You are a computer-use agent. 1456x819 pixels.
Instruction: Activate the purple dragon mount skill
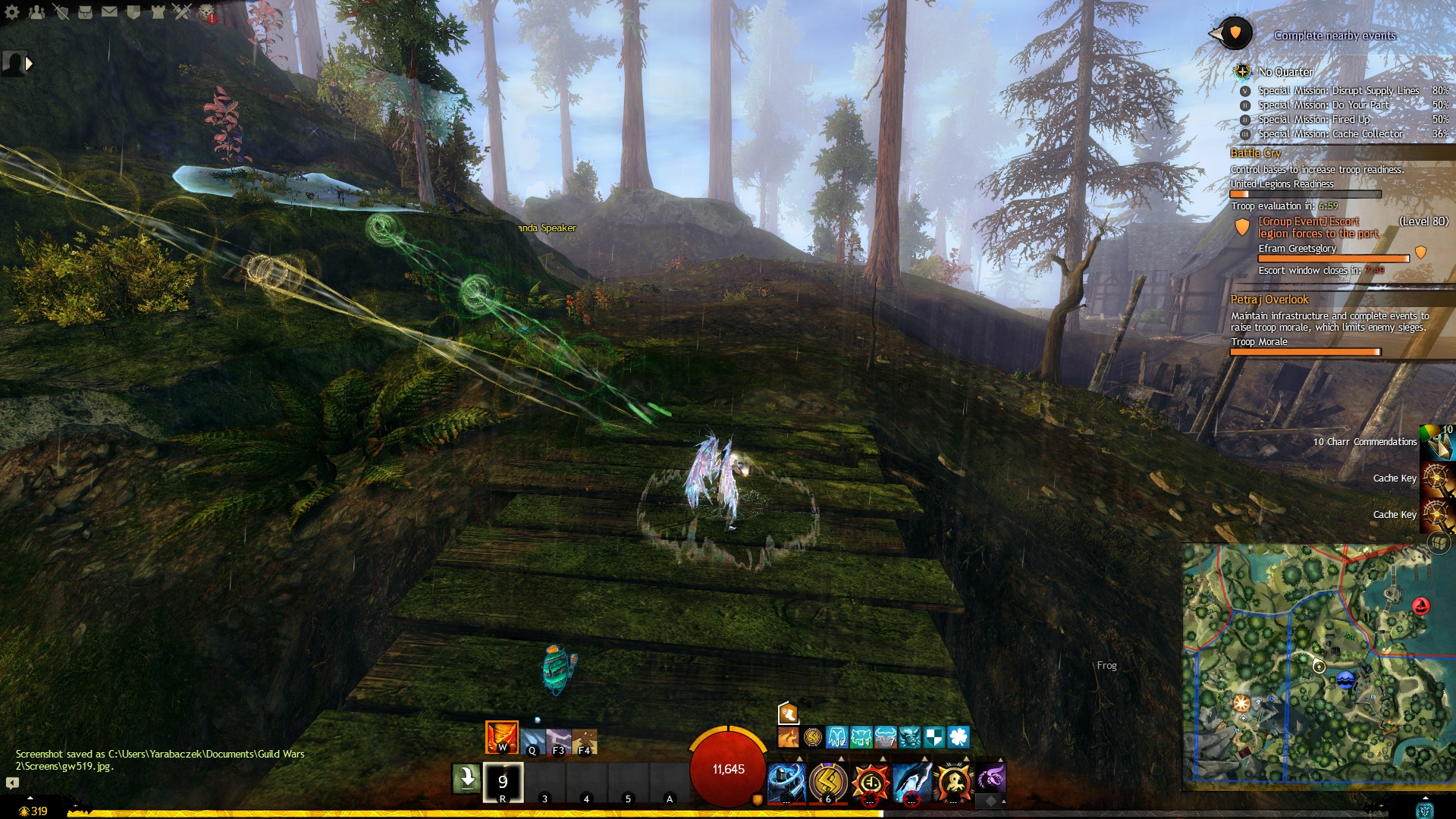pyautogui.click(x=990, y=779)
